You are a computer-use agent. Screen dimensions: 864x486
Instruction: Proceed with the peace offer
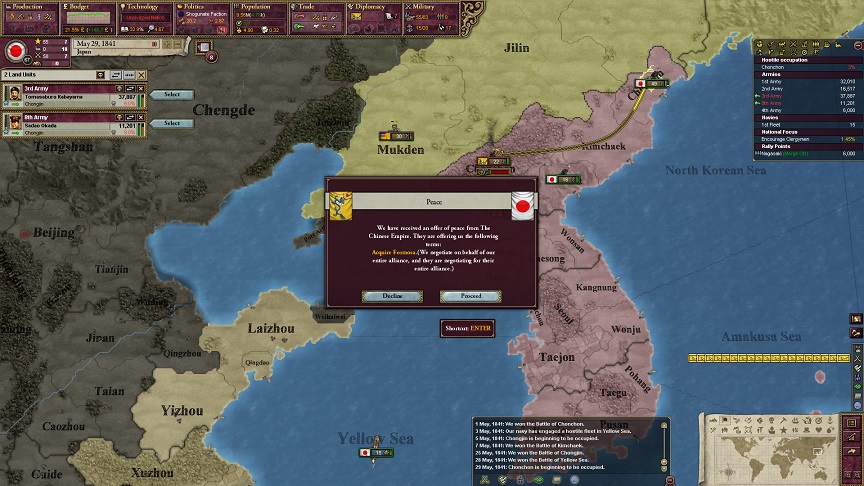[471, 296]
